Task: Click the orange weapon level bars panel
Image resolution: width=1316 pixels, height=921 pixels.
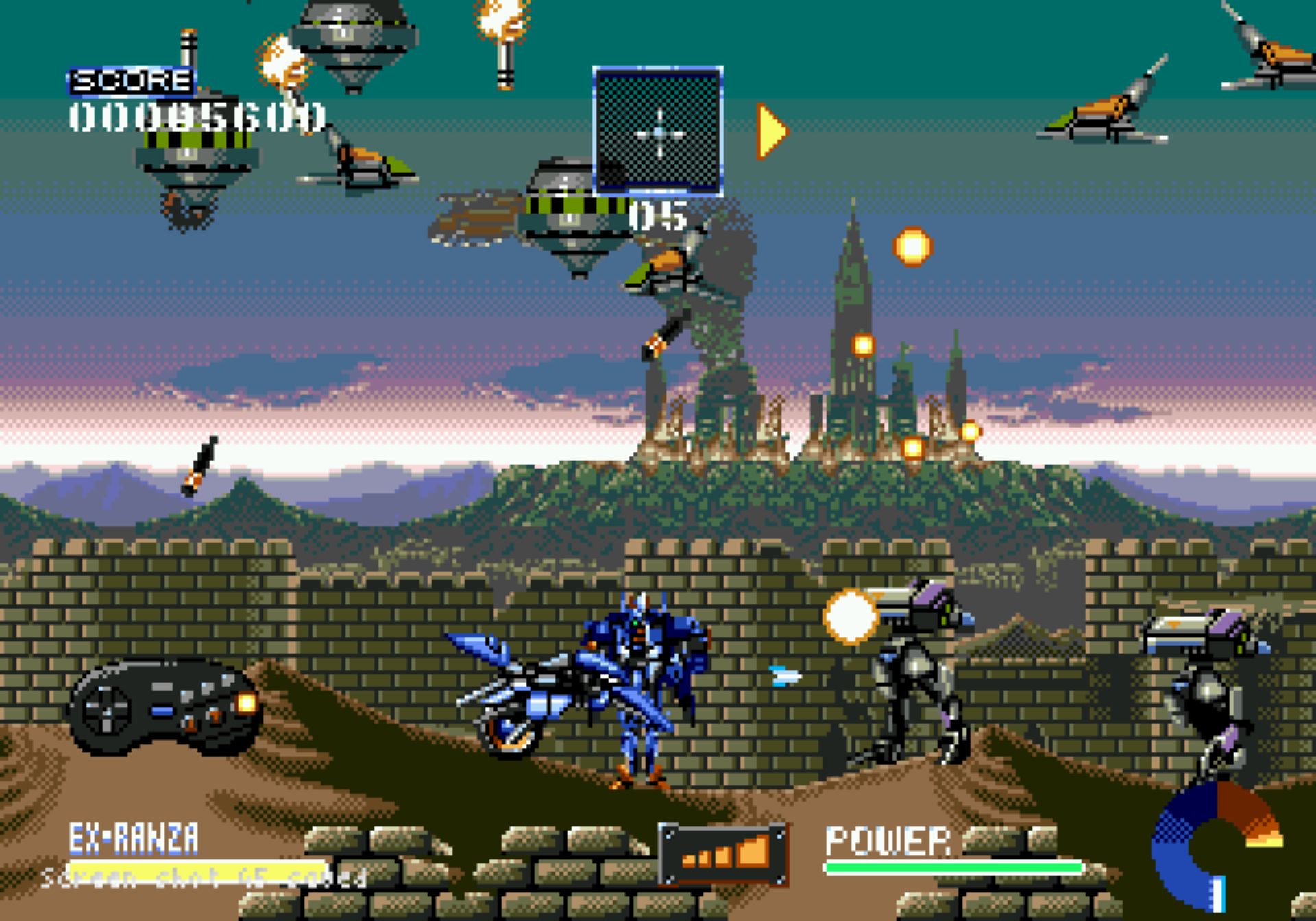Action: (723, 854)
